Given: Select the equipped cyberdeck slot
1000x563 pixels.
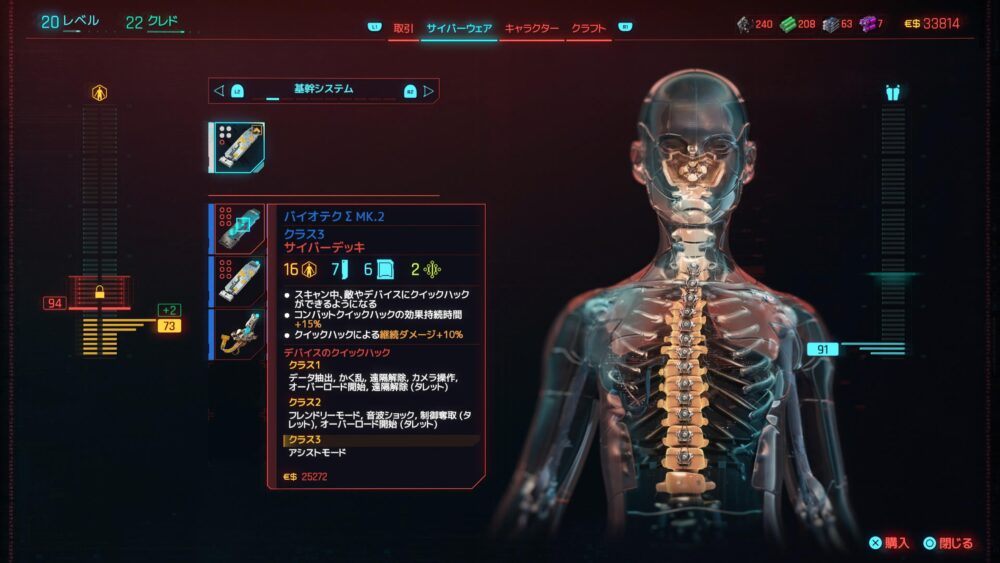Looking at the screenshot, I should [x=237, y=148].
